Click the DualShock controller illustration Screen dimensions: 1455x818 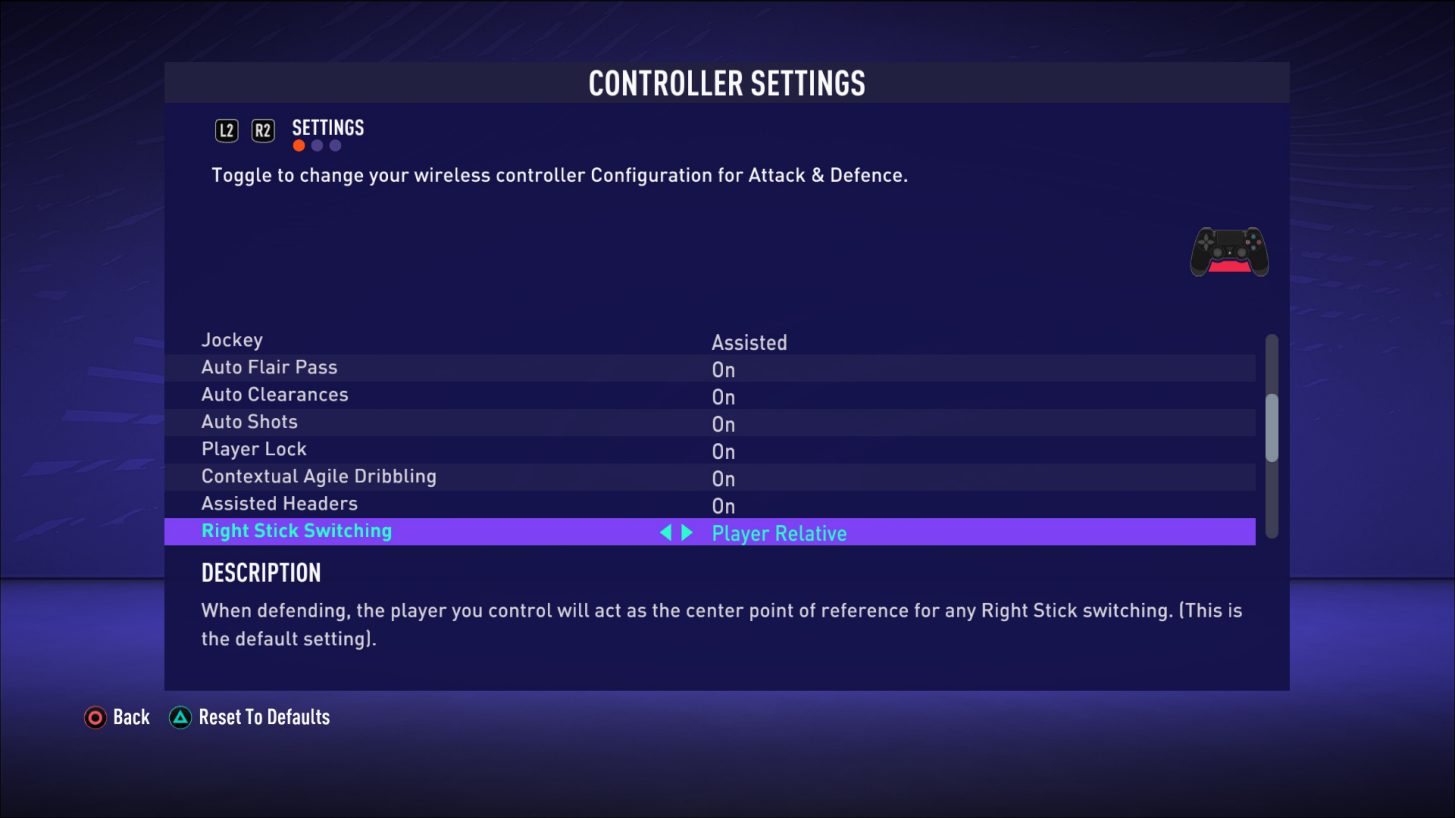1229,251
